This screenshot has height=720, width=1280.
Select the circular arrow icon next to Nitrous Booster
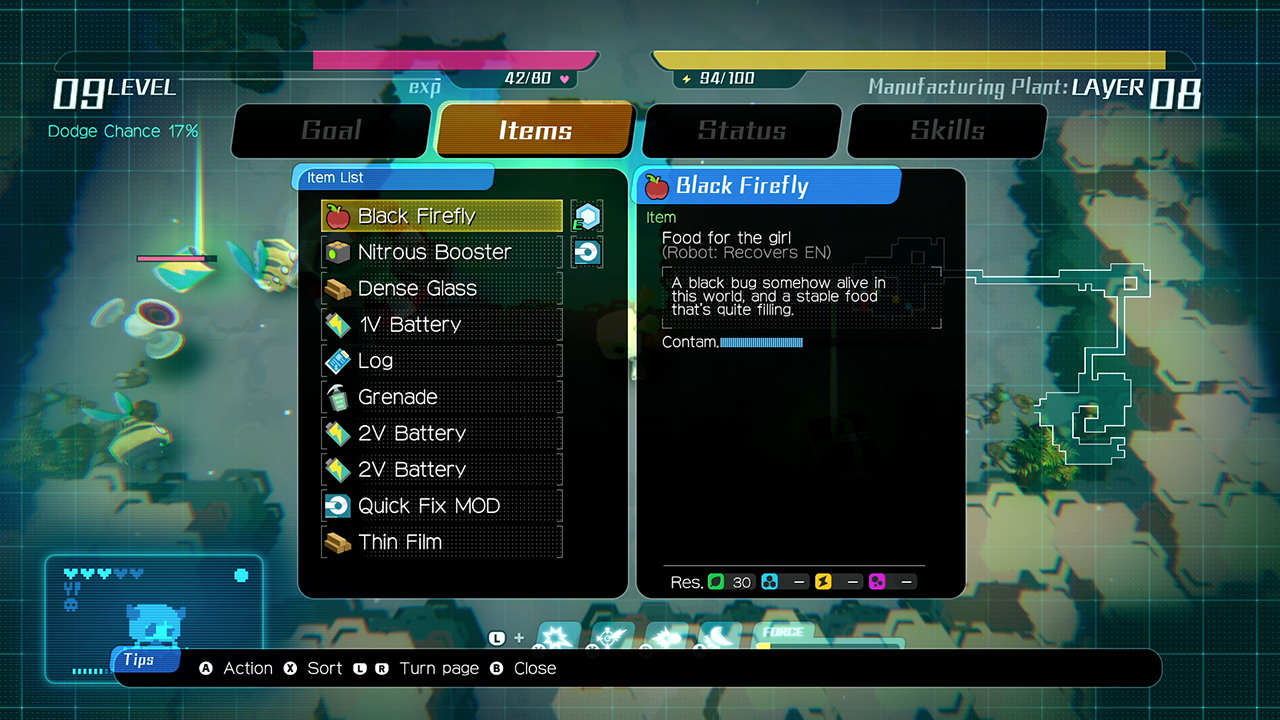586,252
